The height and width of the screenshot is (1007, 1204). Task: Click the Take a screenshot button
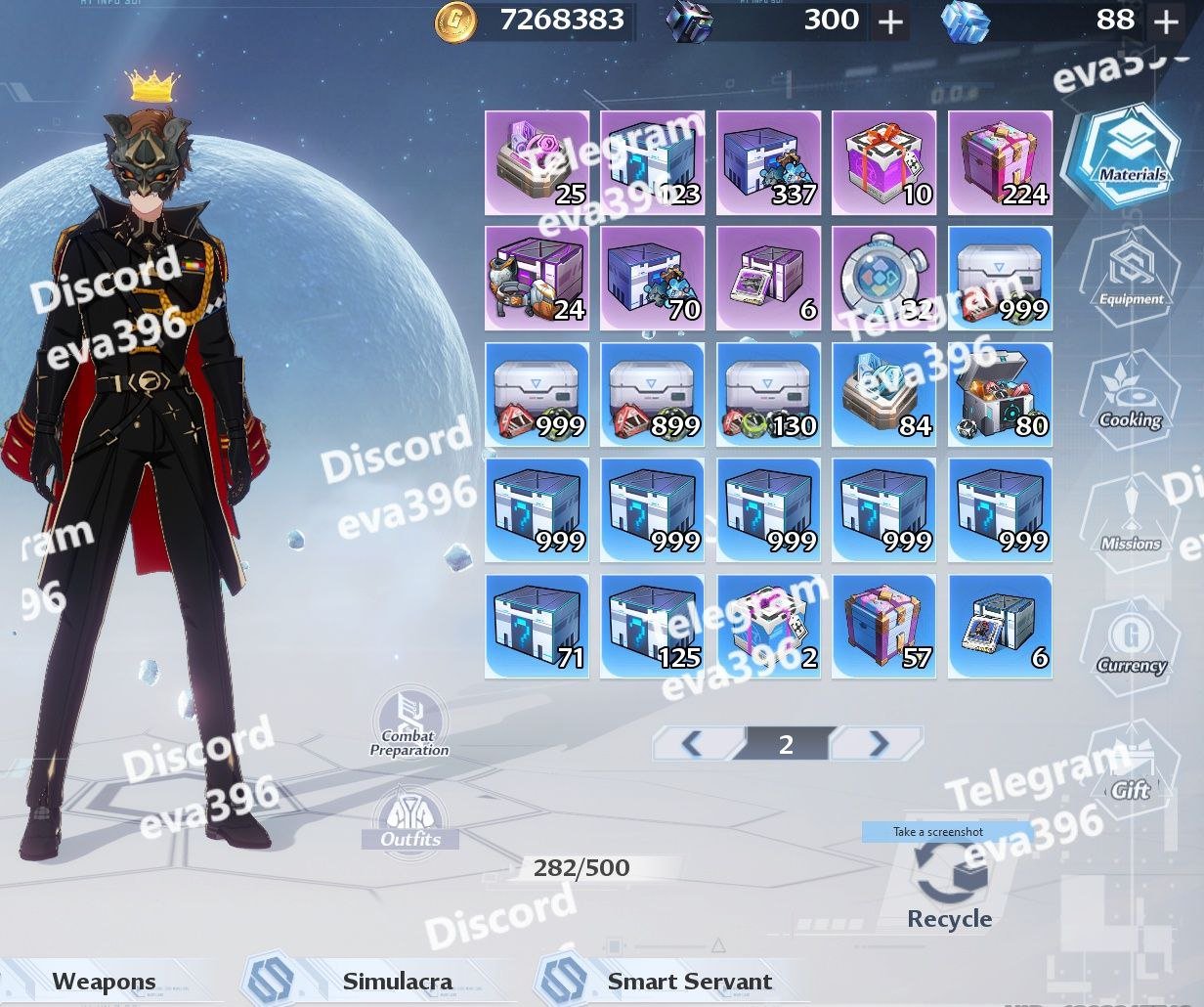pos(937,832)
